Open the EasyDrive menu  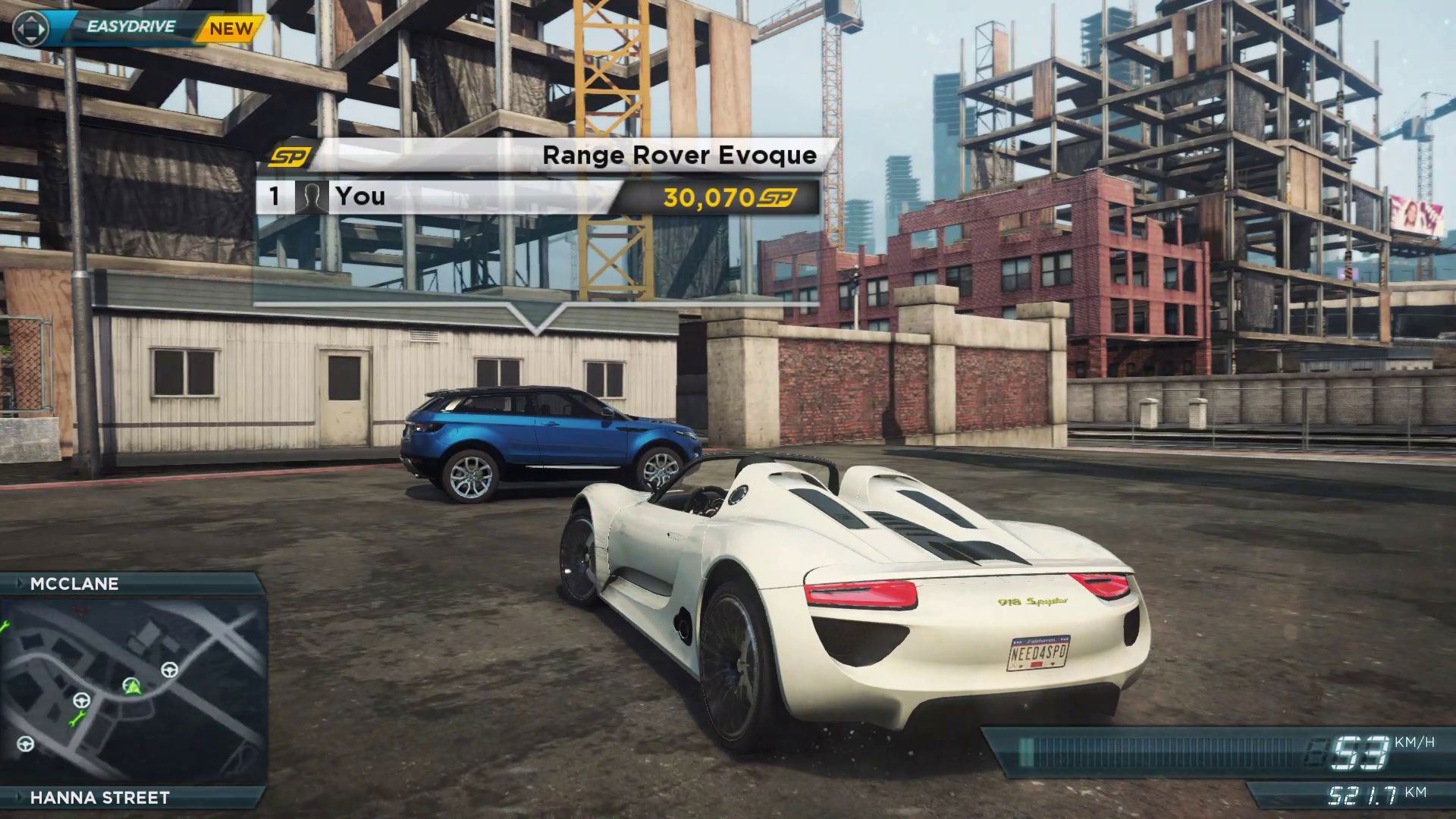(130, 27)
